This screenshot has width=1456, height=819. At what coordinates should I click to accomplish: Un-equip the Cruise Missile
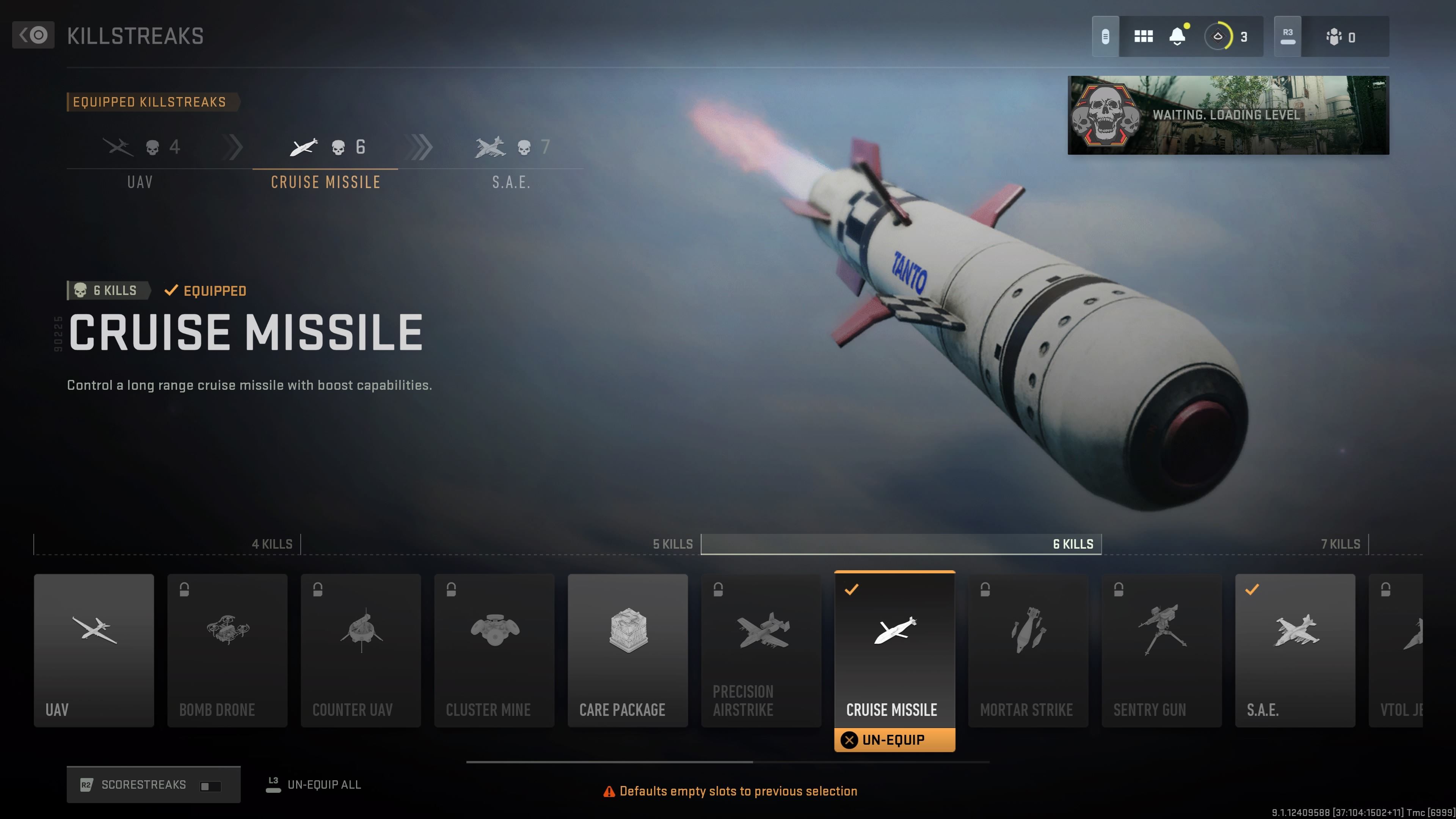click(894, 740)
